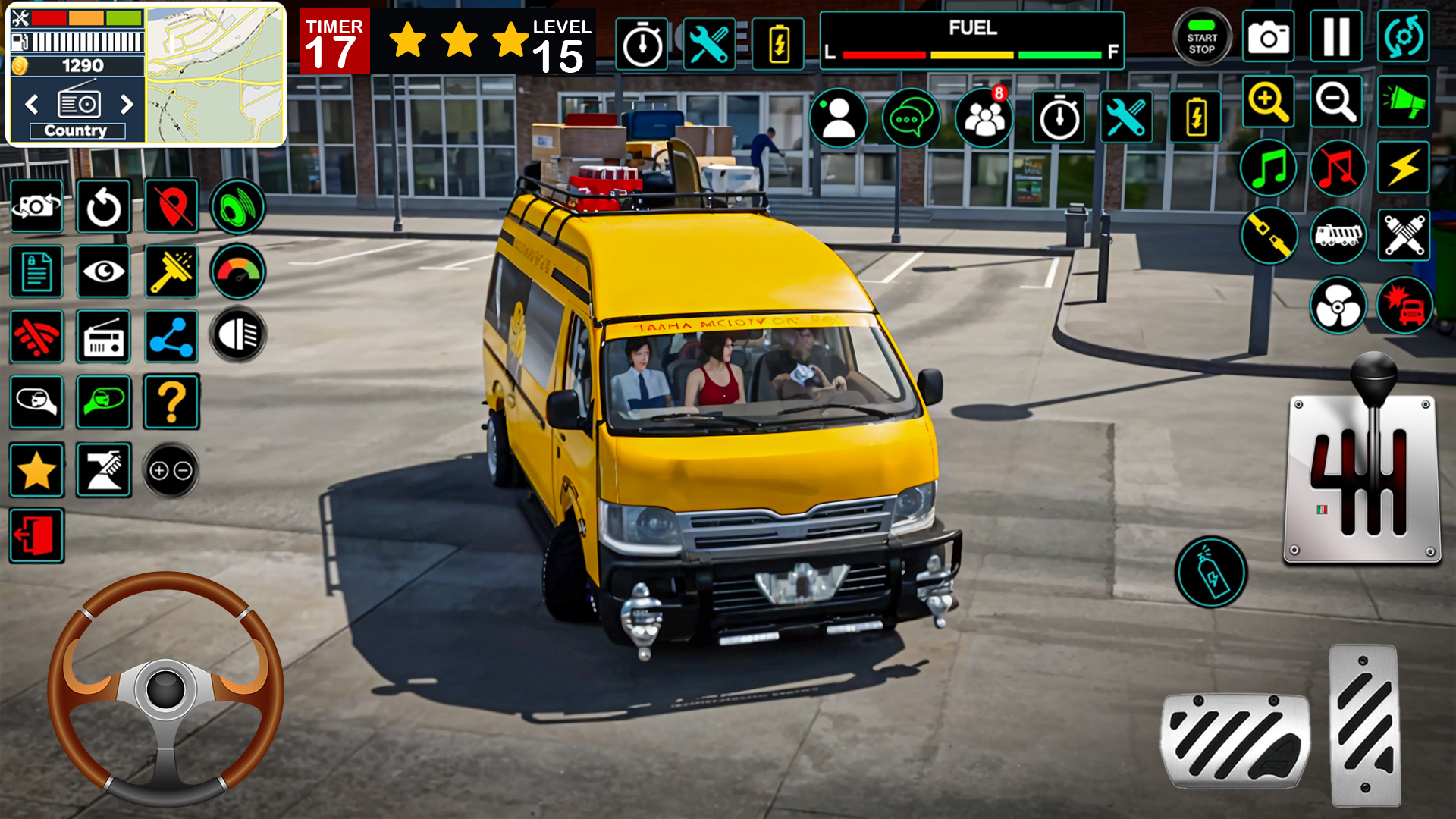Screen dimensions: 1456x819
Task: Step on the accelerator pedal
Action: coord(1365,725)
